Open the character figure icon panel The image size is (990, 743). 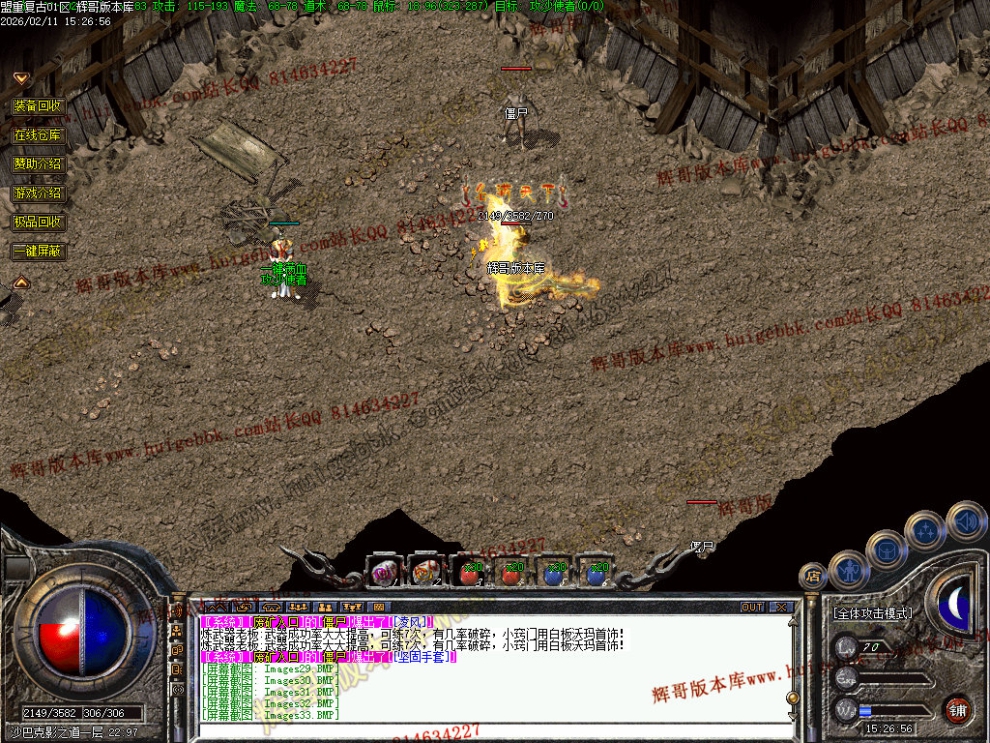point(848,570)
